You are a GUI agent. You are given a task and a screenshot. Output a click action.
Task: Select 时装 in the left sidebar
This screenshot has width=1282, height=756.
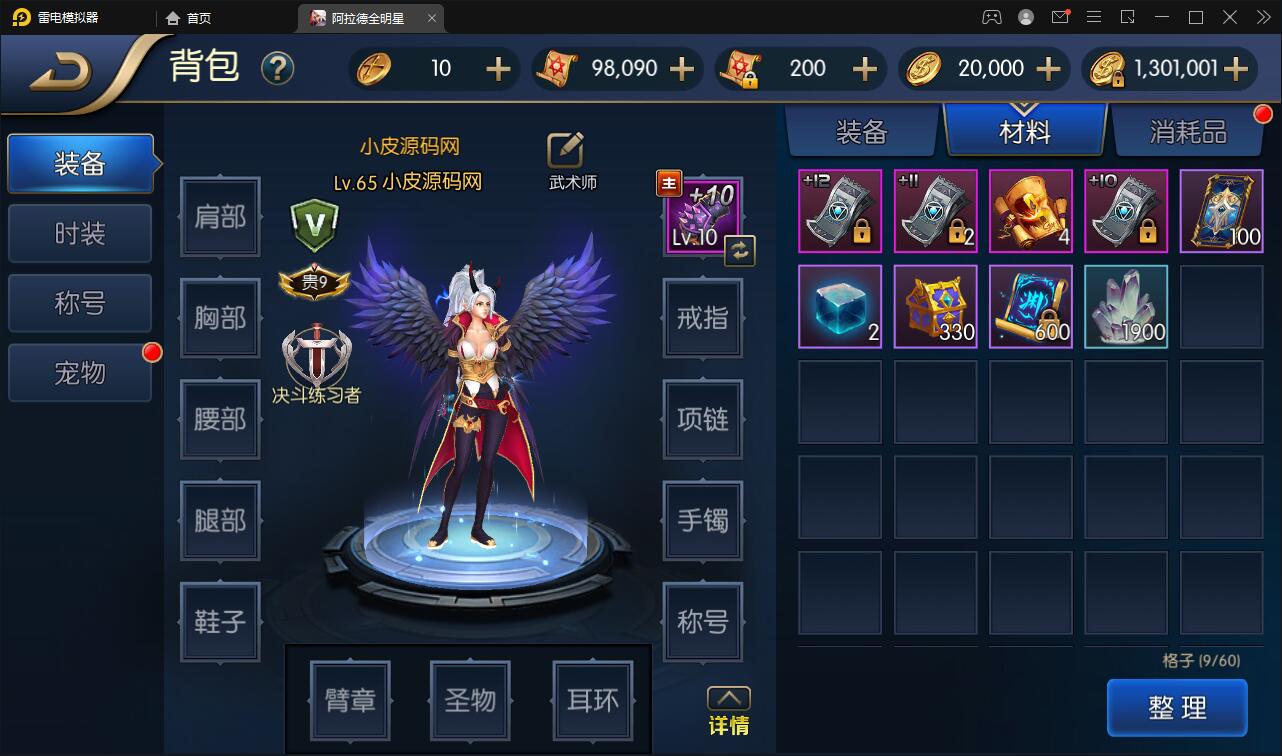click(80, 233)
